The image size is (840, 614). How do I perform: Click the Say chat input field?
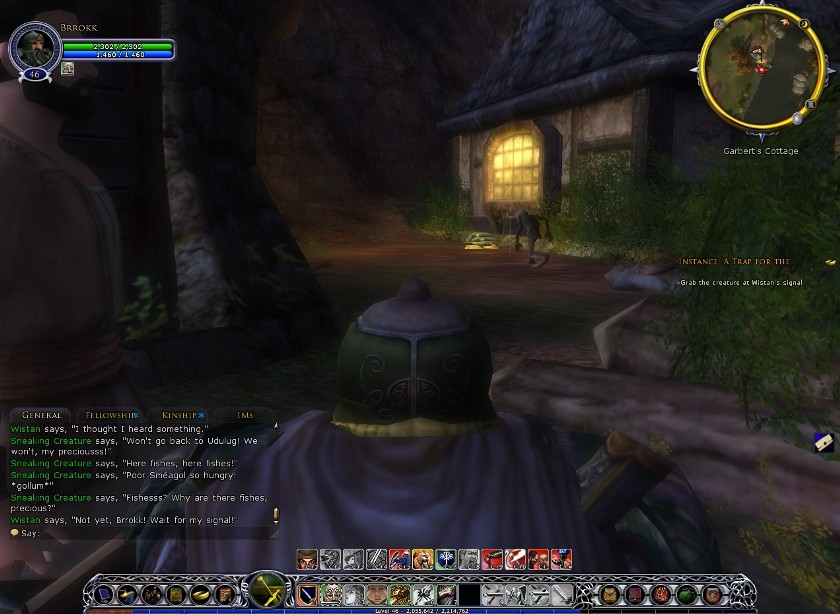point(140,533)
